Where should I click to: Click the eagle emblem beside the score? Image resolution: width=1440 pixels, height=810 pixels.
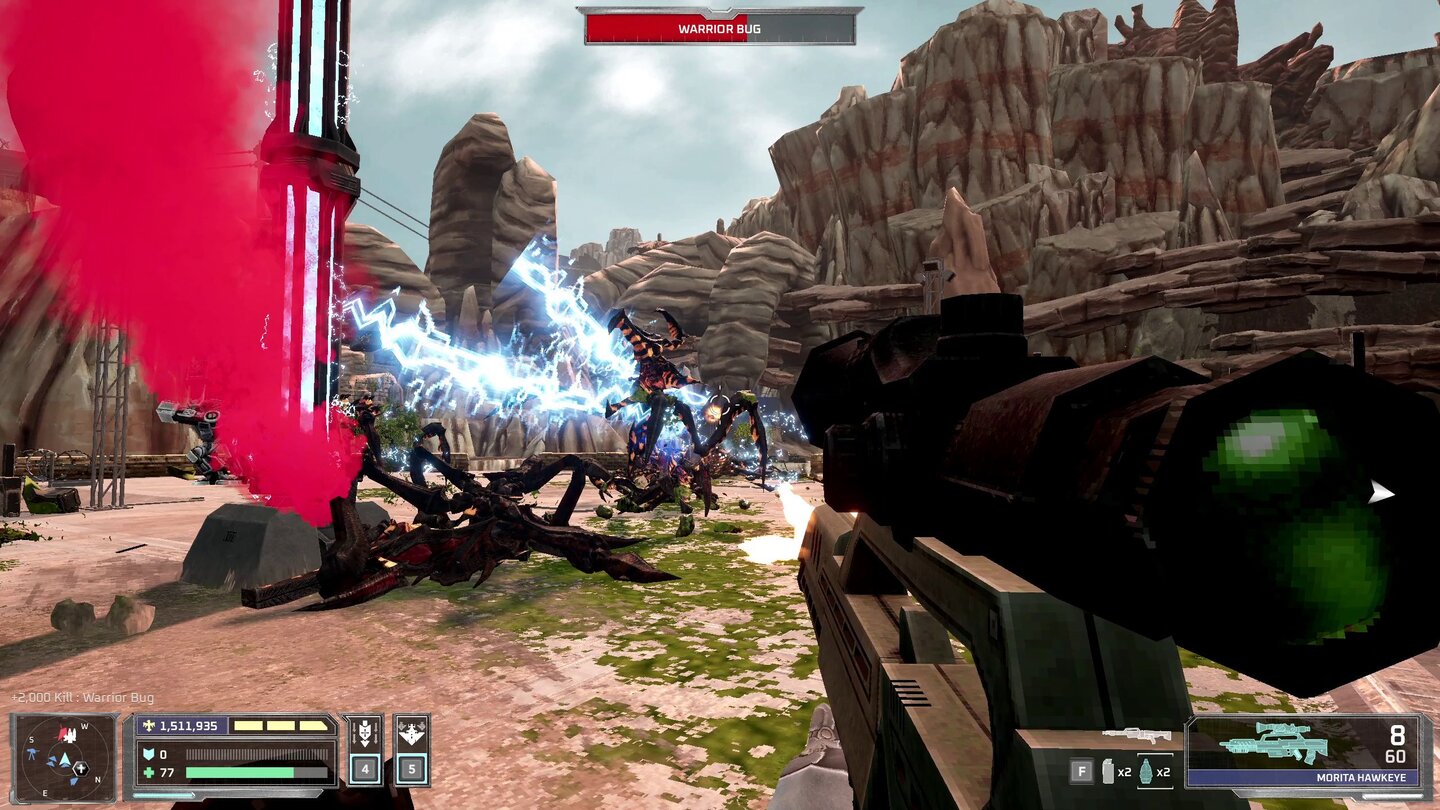(148, 725)
